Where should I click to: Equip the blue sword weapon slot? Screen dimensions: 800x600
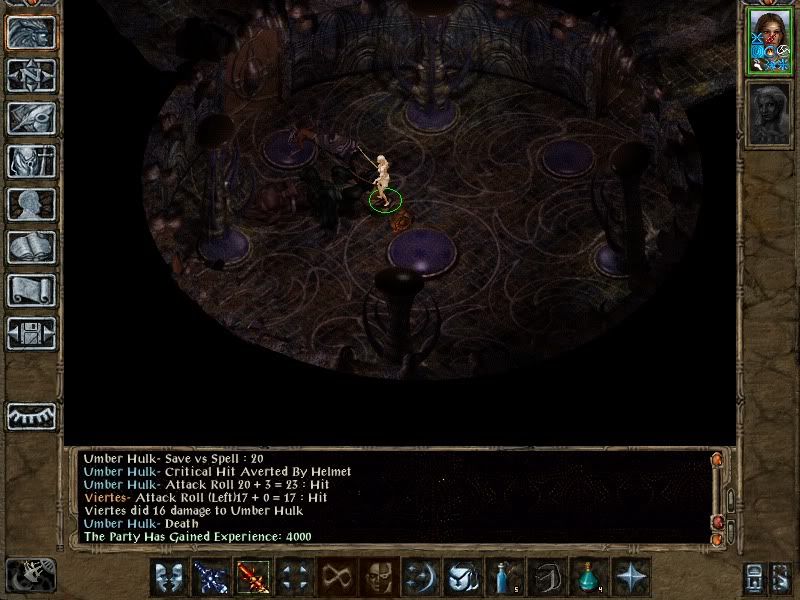pyautogui.click(x=211, y=577)
